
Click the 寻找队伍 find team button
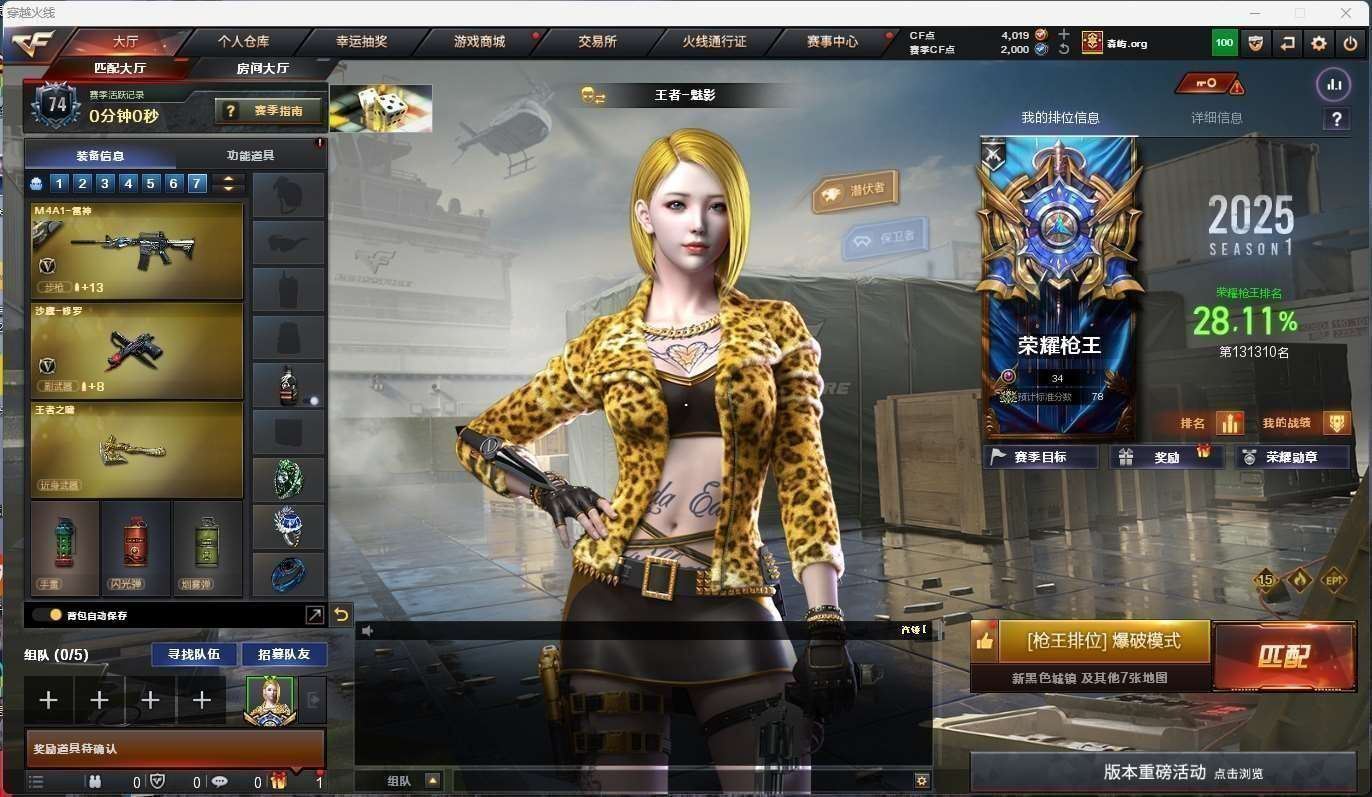pos(194,654)
